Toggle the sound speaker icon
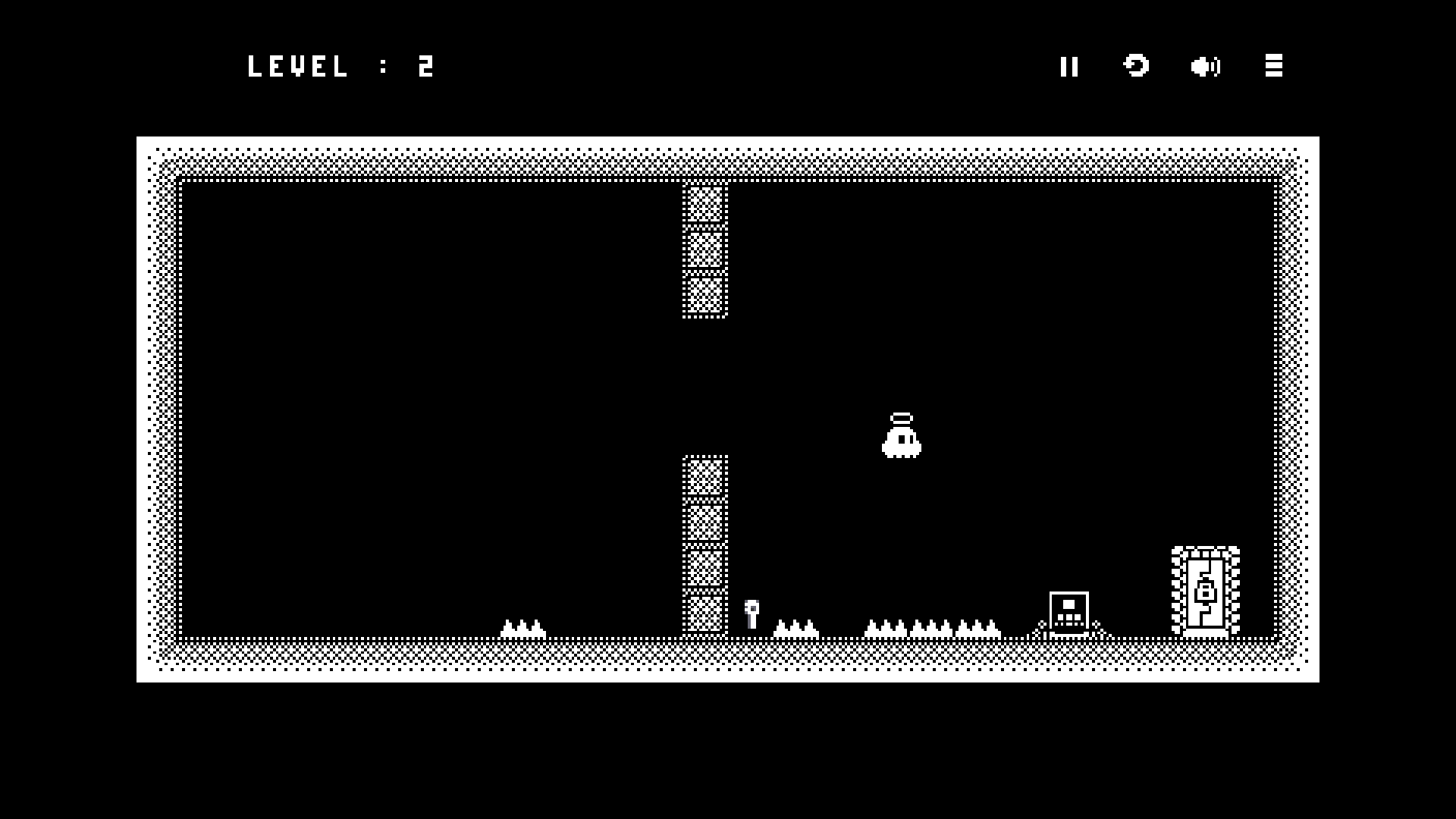 (x=1205, y=67)
